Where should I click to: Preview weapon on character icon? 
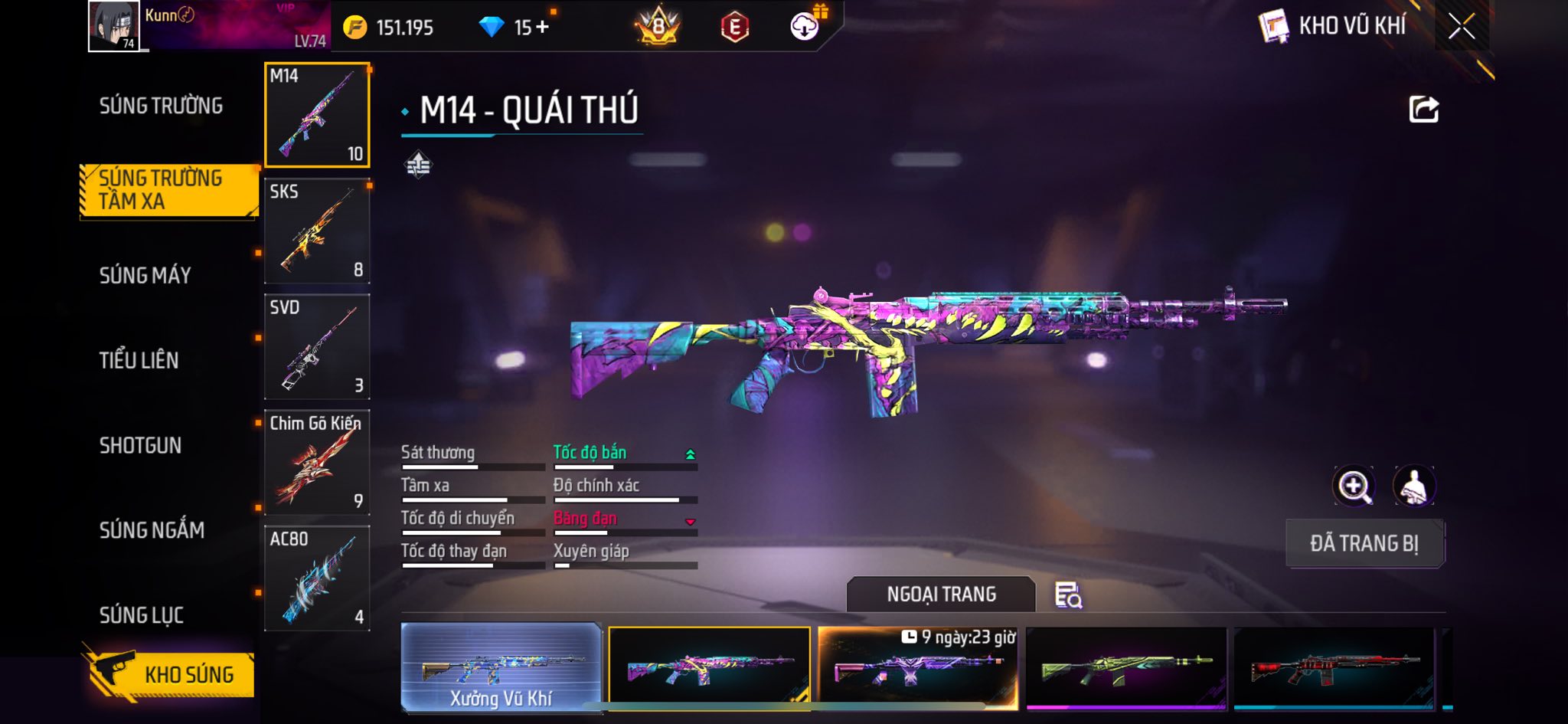point(1413,486)
